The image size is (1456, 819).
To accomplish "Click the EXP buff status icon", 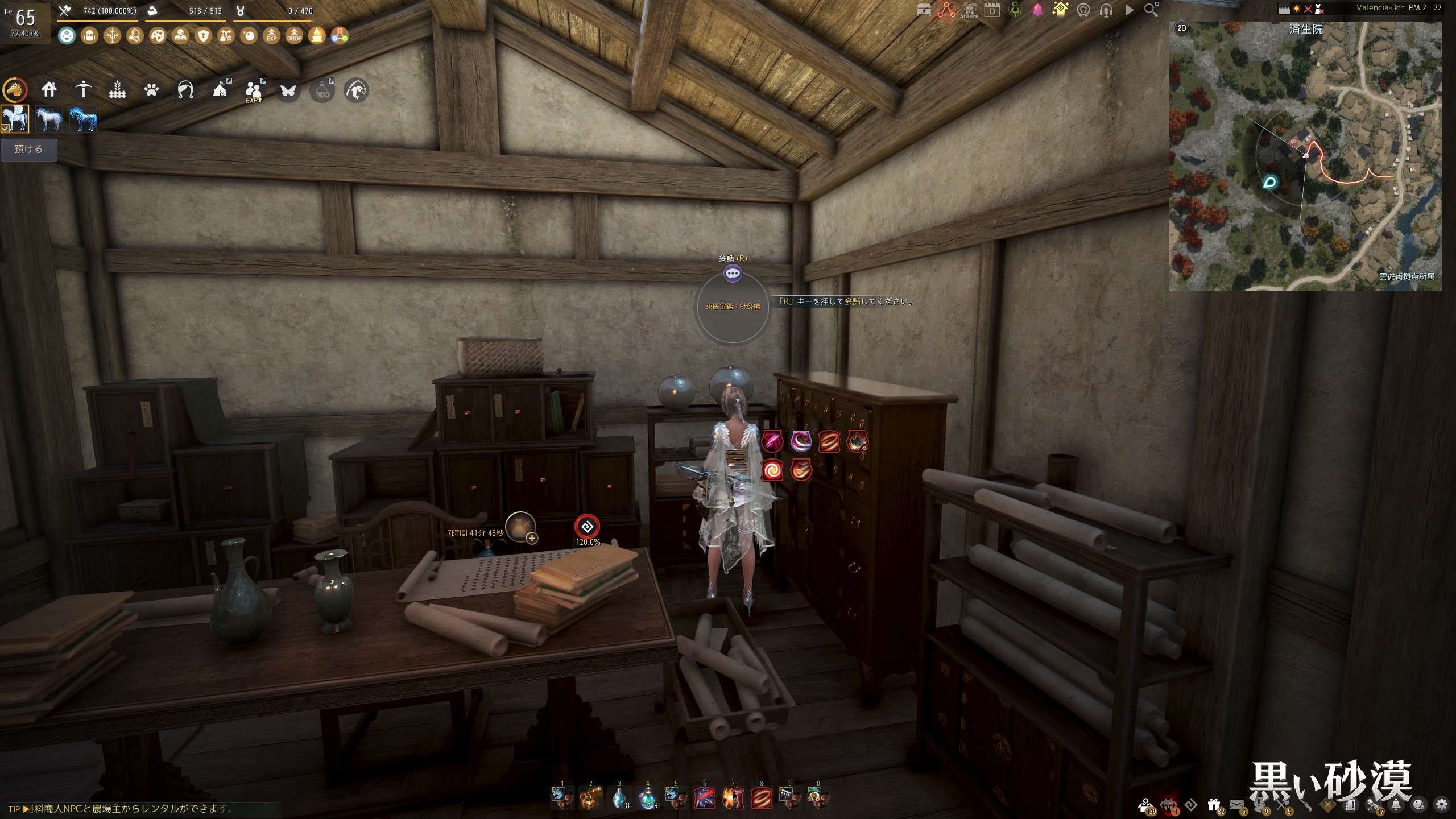I will click(271, 36).
